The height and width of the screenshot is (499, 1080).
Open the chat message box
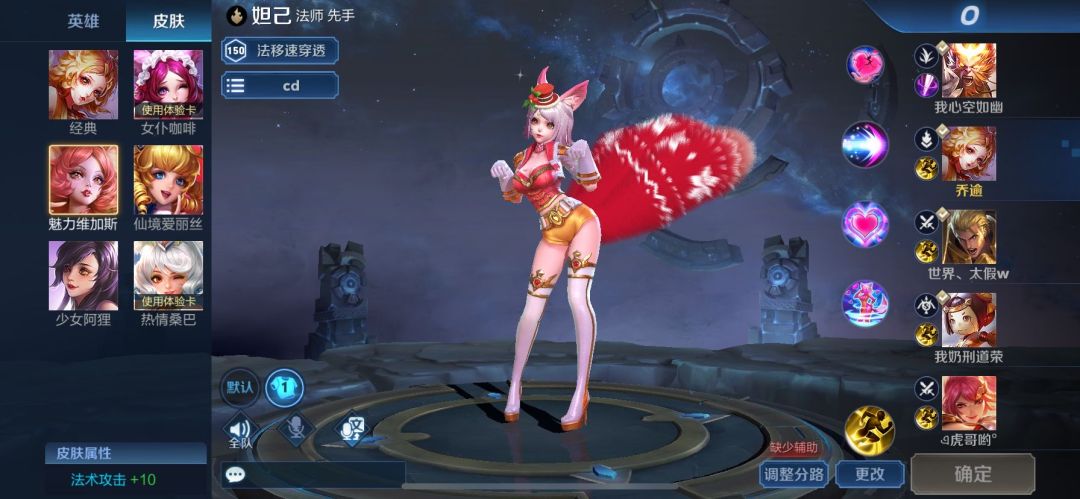[x=312, y=474]
